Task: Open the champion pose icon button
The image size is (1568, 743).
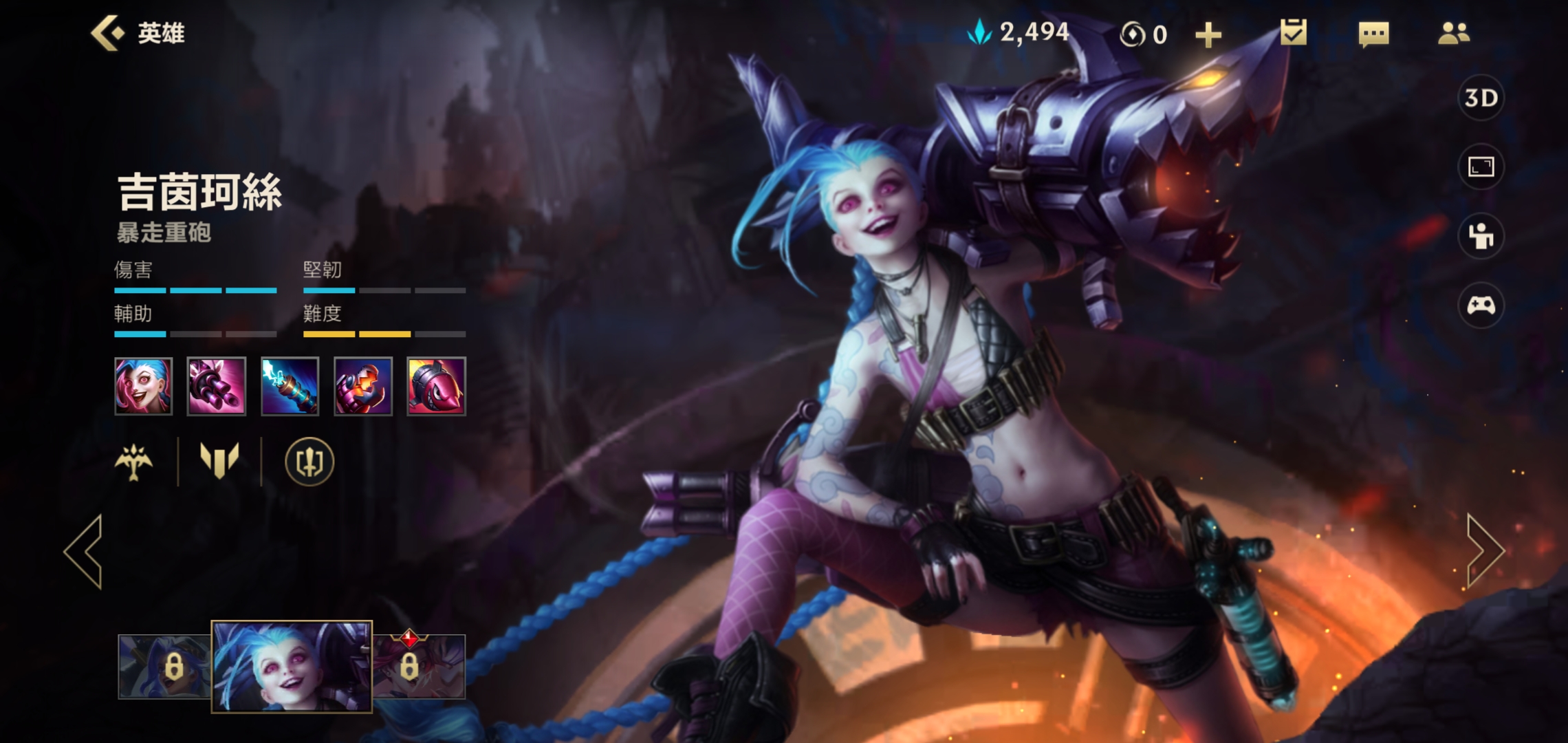Action: 1481,236
